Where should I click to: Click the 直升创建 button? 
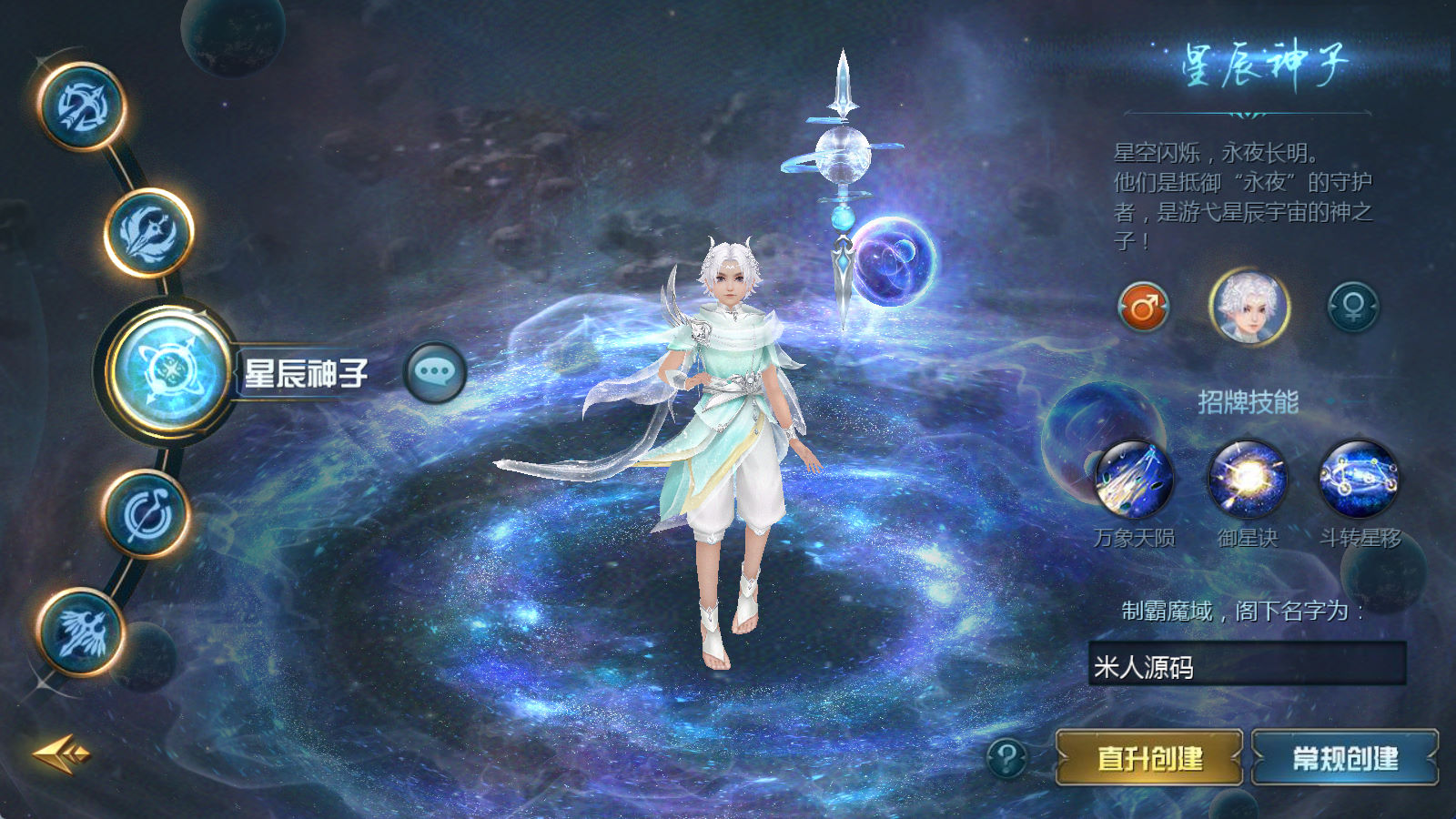click(x=1149, y=757)
